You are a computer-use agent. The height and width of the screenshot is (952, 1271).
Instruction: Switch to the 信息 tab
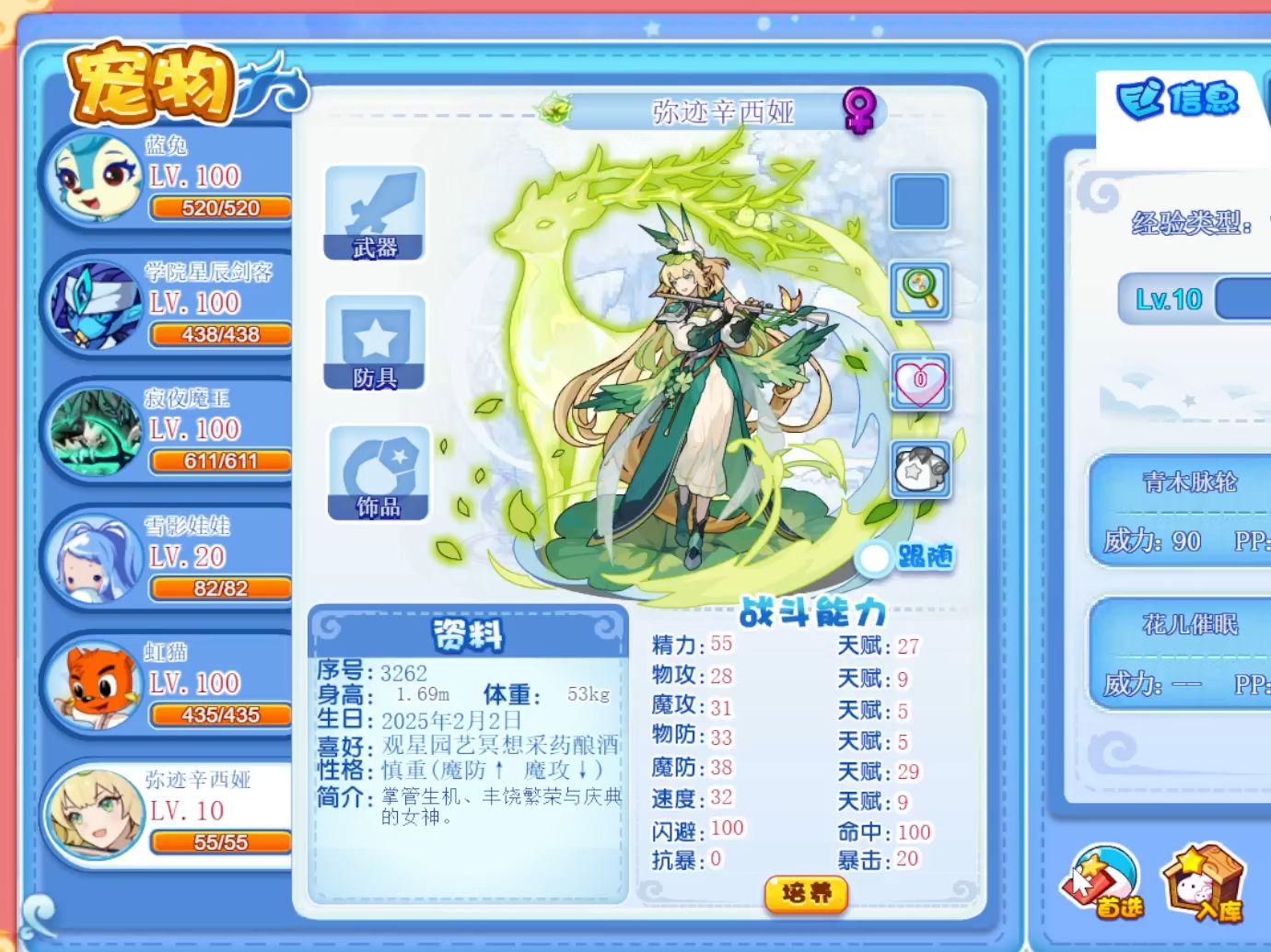[1179, 99]
